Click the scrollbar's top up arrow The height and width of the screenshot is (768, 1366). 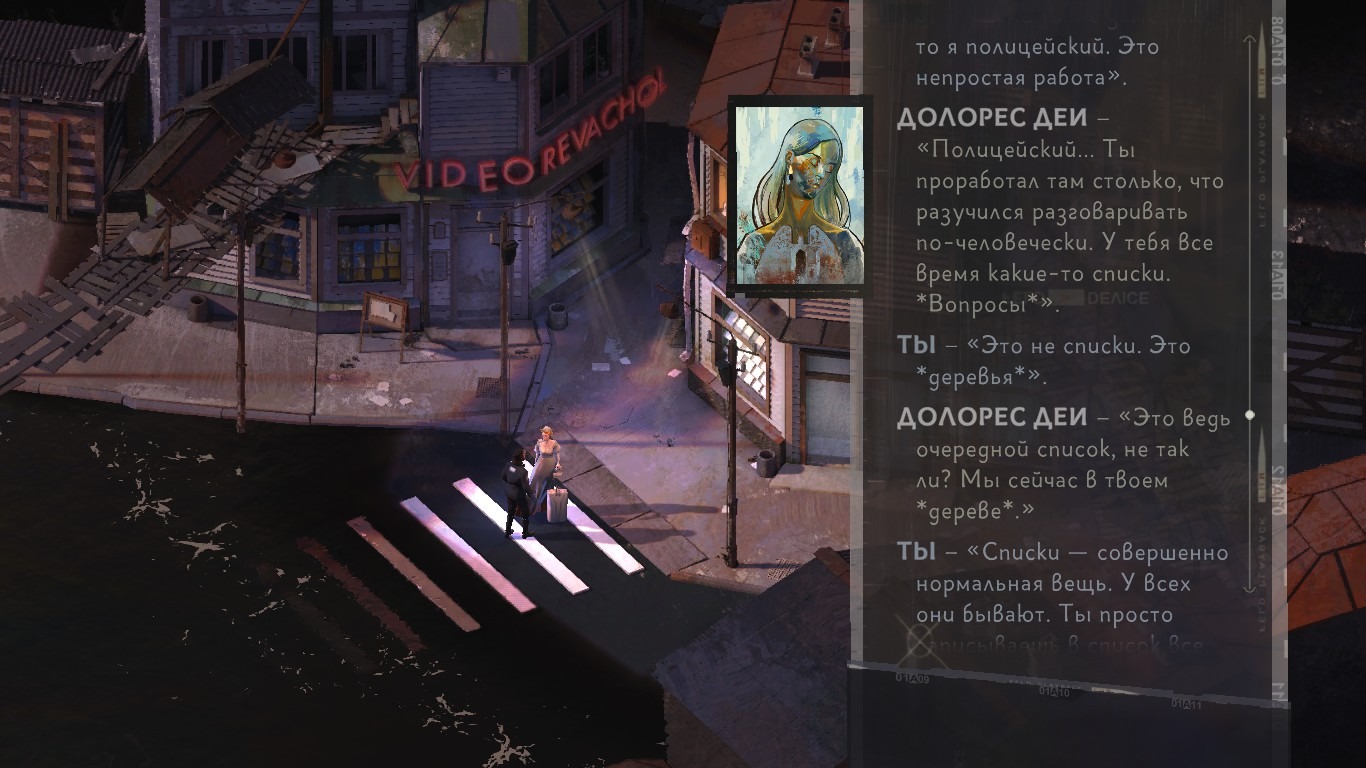tap(1249, 39)
